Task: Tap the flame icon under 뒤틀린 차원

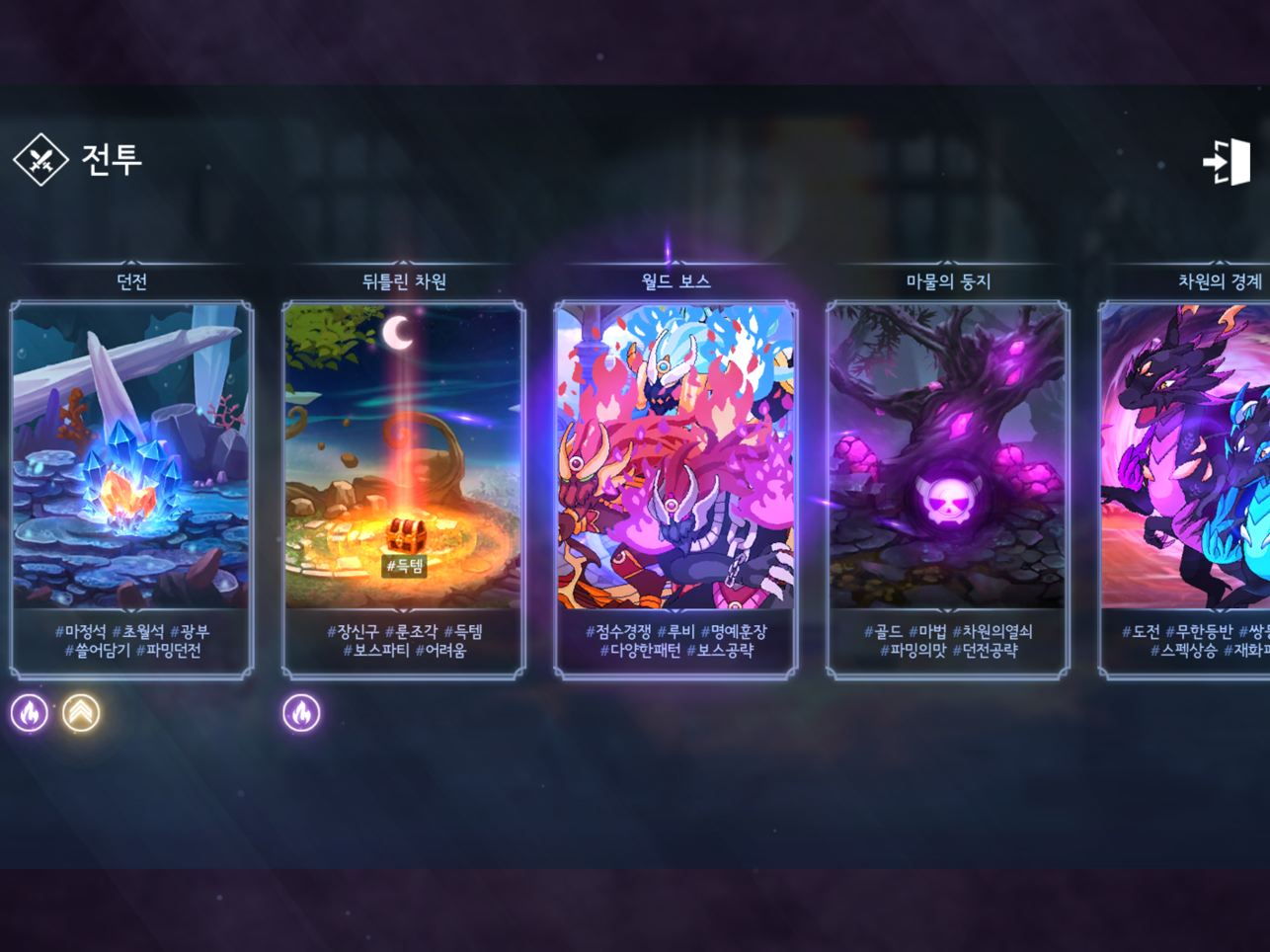Action: [x=301, y=712]
